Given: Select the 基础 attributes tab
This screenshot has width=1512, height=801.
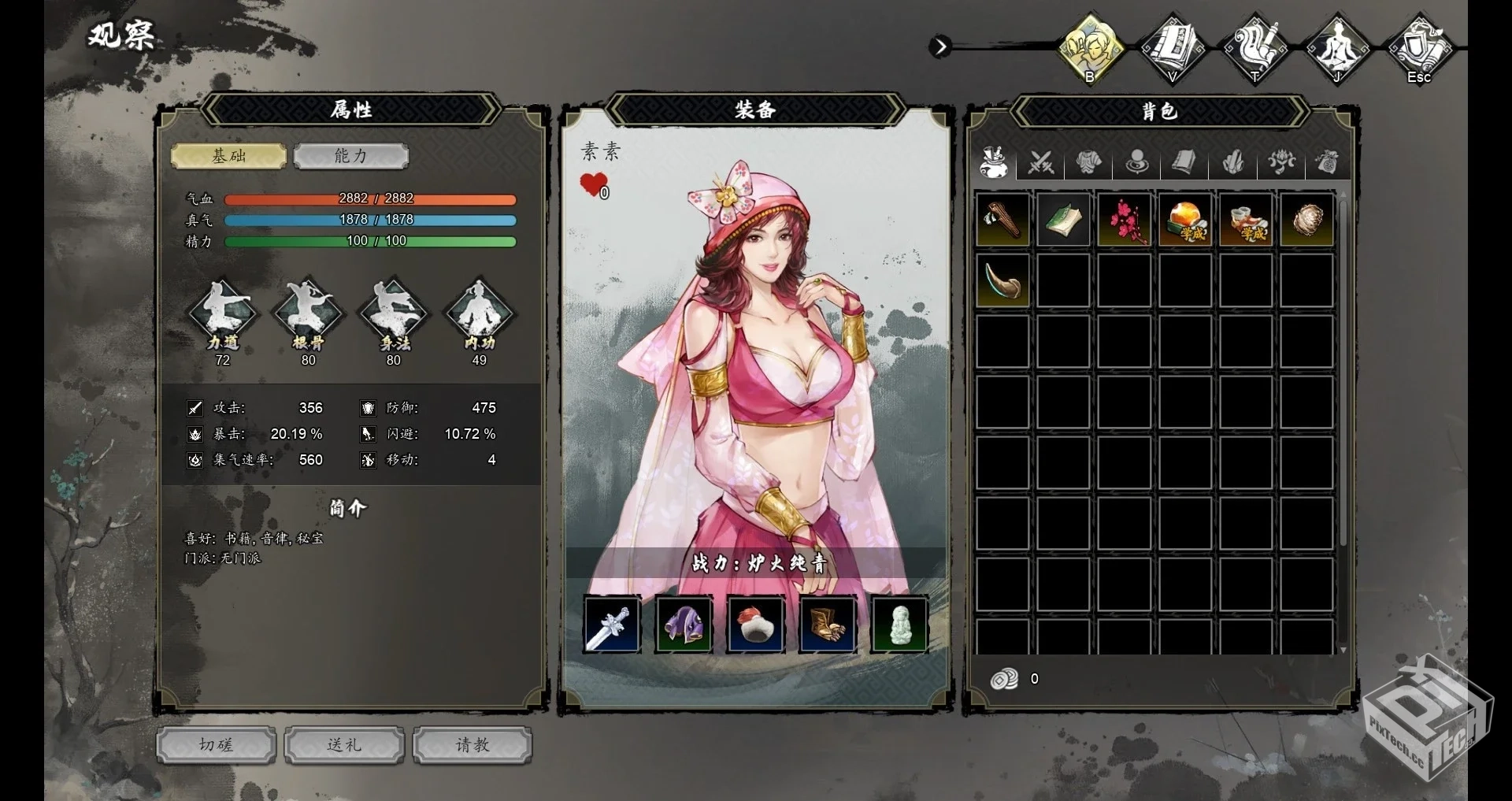Looking at the screenshot, I should (228, 156).
